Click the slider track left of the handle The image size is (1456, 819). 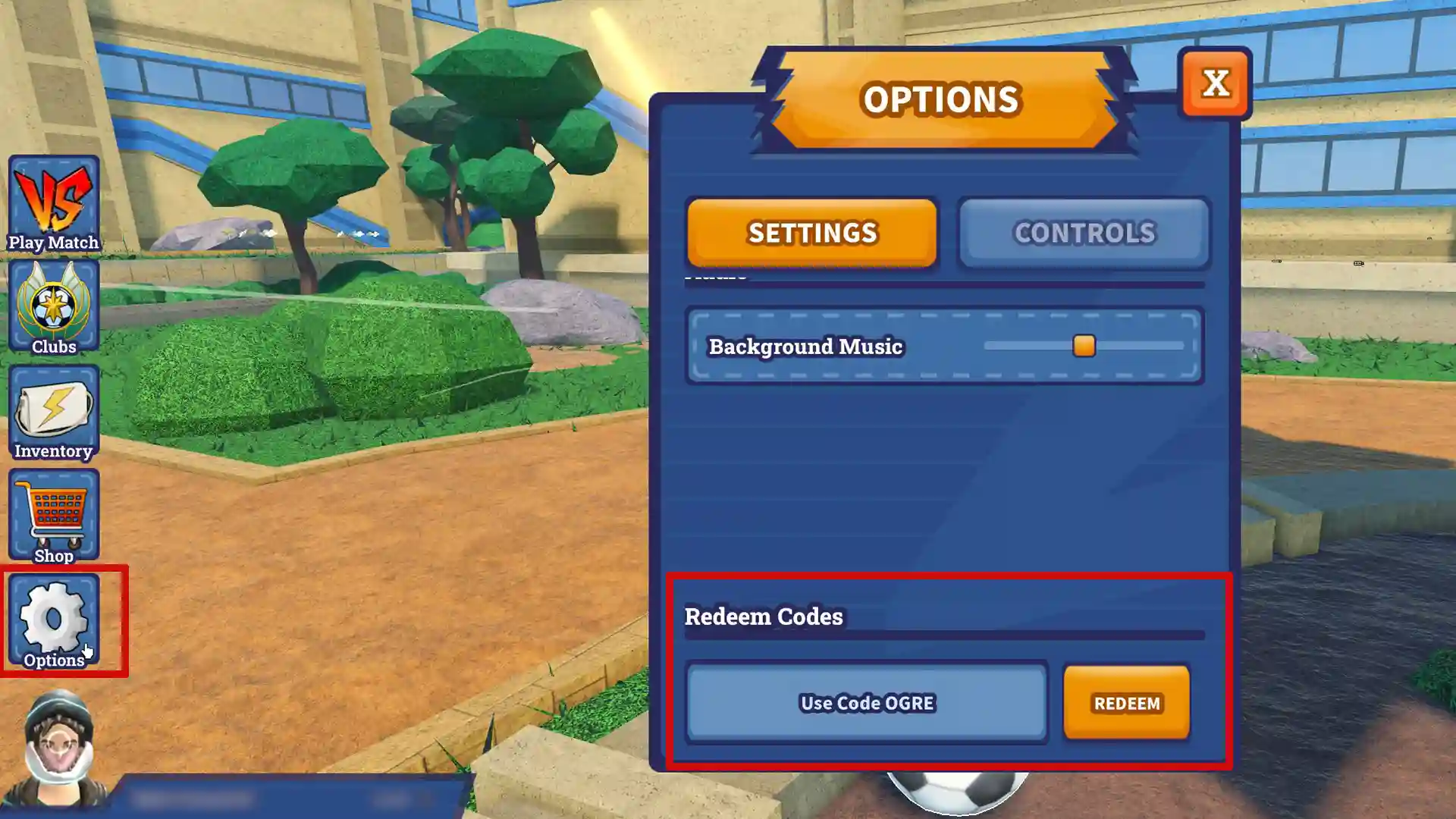coord(1031,346)
